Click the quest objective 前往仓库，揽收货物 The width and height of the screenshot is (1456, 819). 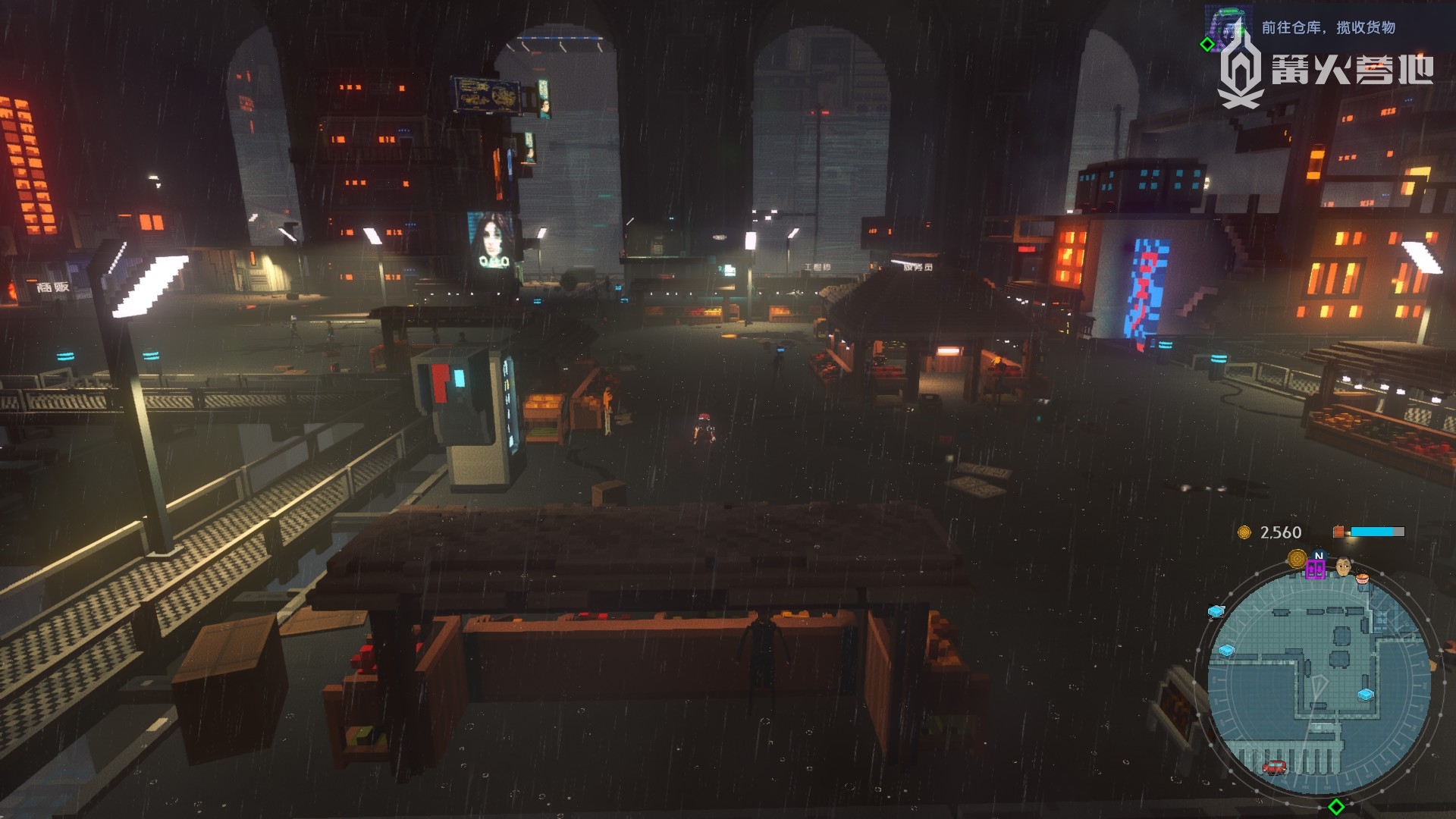coord(1328,27)
